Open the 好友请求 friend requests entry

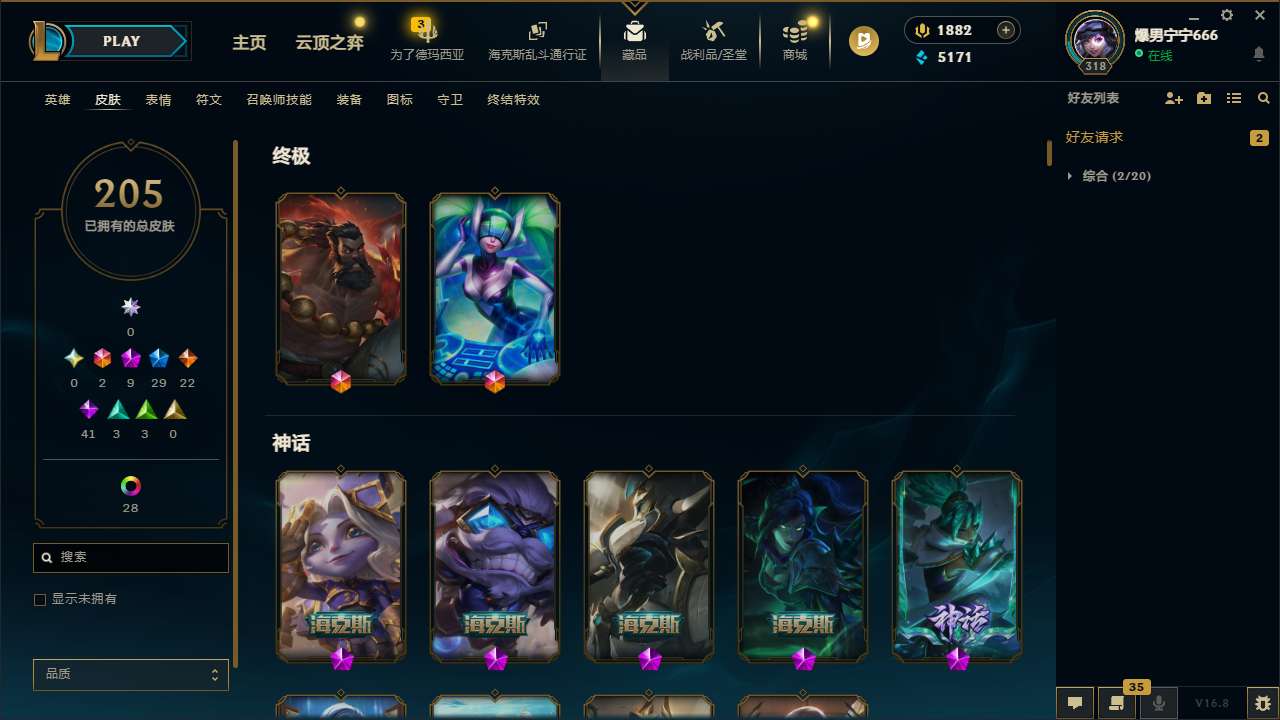pos(1098,137)
